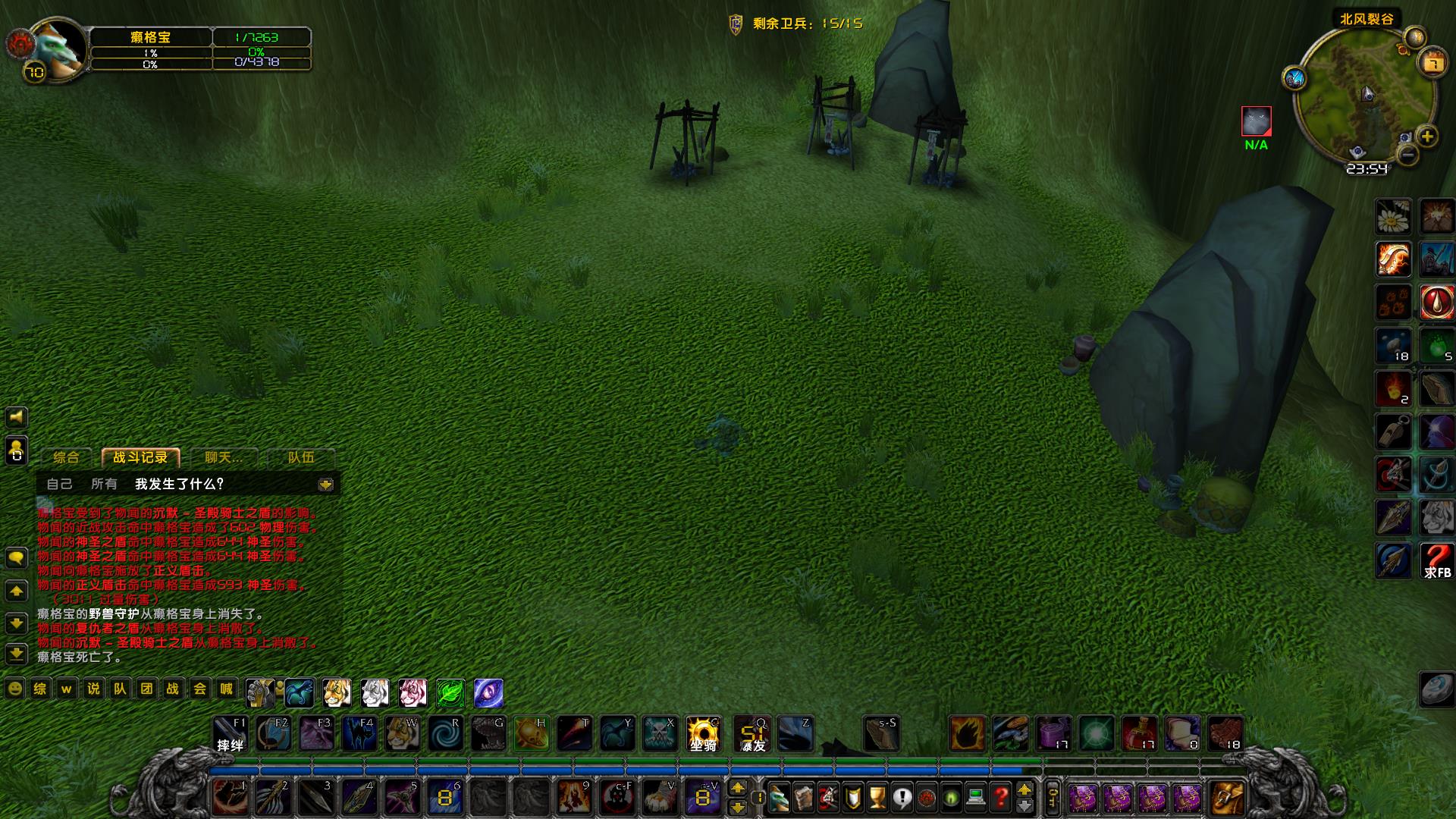Select the 喊 yell channel button

226,689
